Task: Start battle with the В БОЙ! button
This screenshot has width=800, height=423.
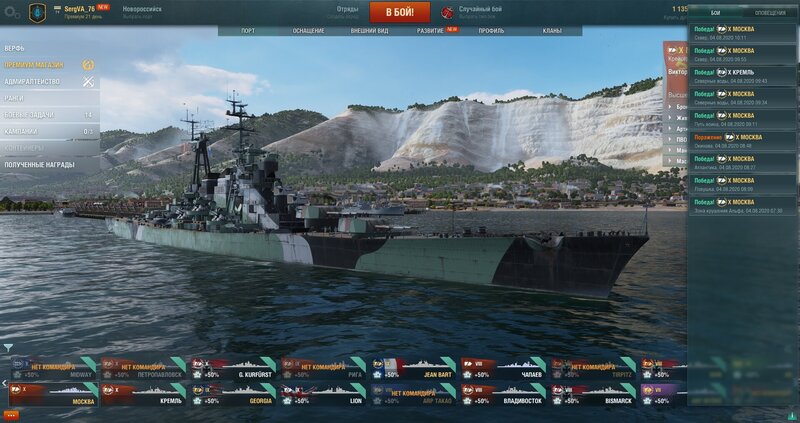Action: (399, 12)
